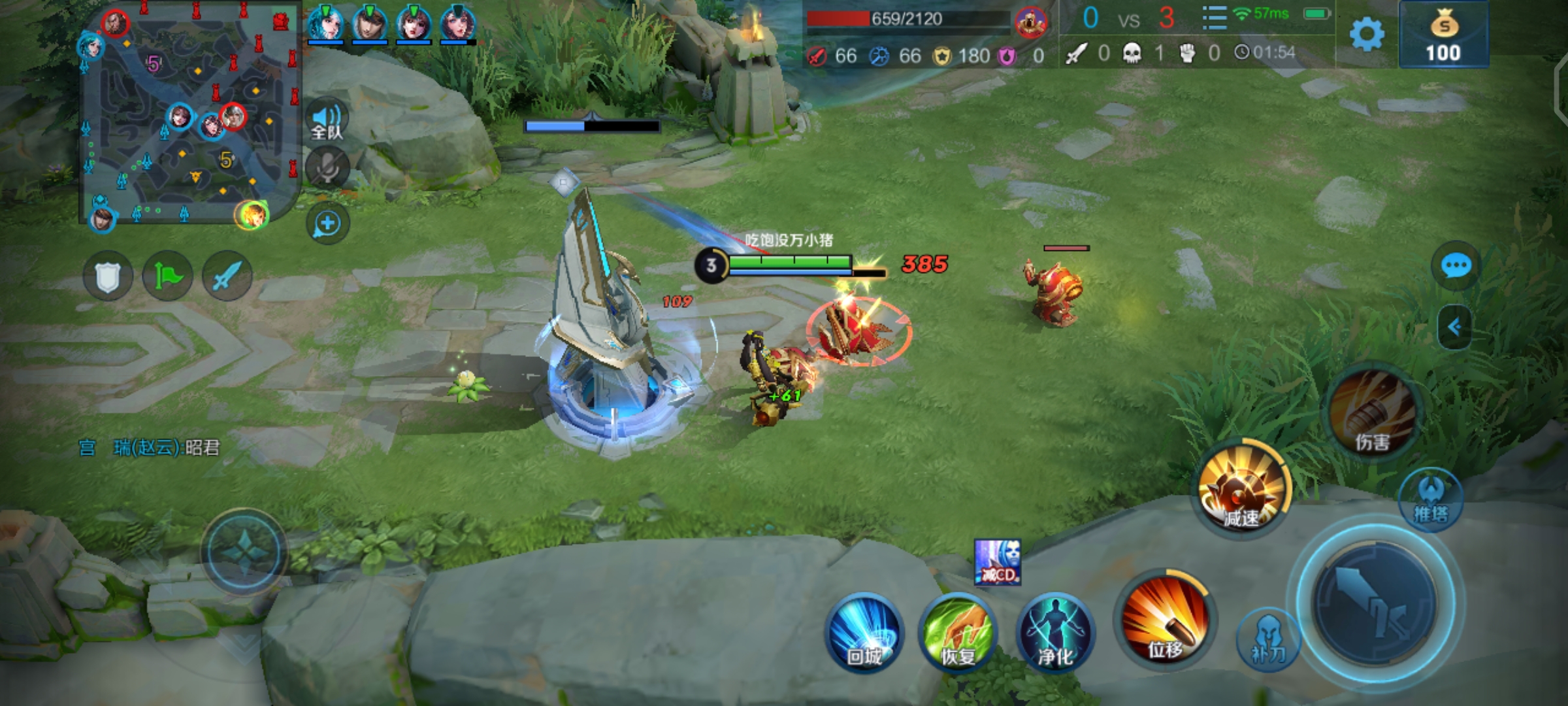Expand the side panel left-arrow tab
This screenshot has height=706, width=1568.
[x=1455, y=327]
